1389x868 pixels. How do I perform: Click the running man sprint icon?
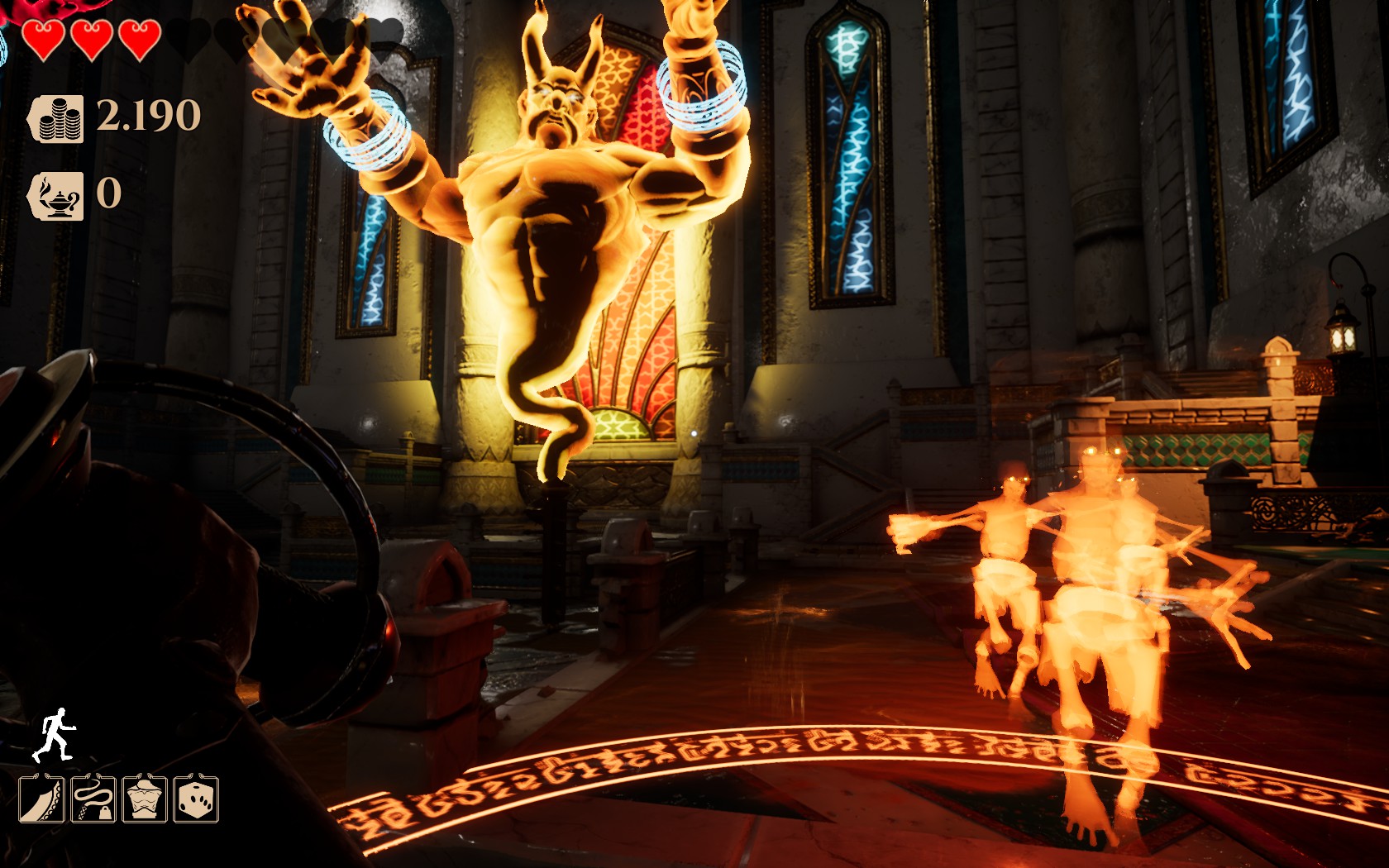[x=54, y=734]
